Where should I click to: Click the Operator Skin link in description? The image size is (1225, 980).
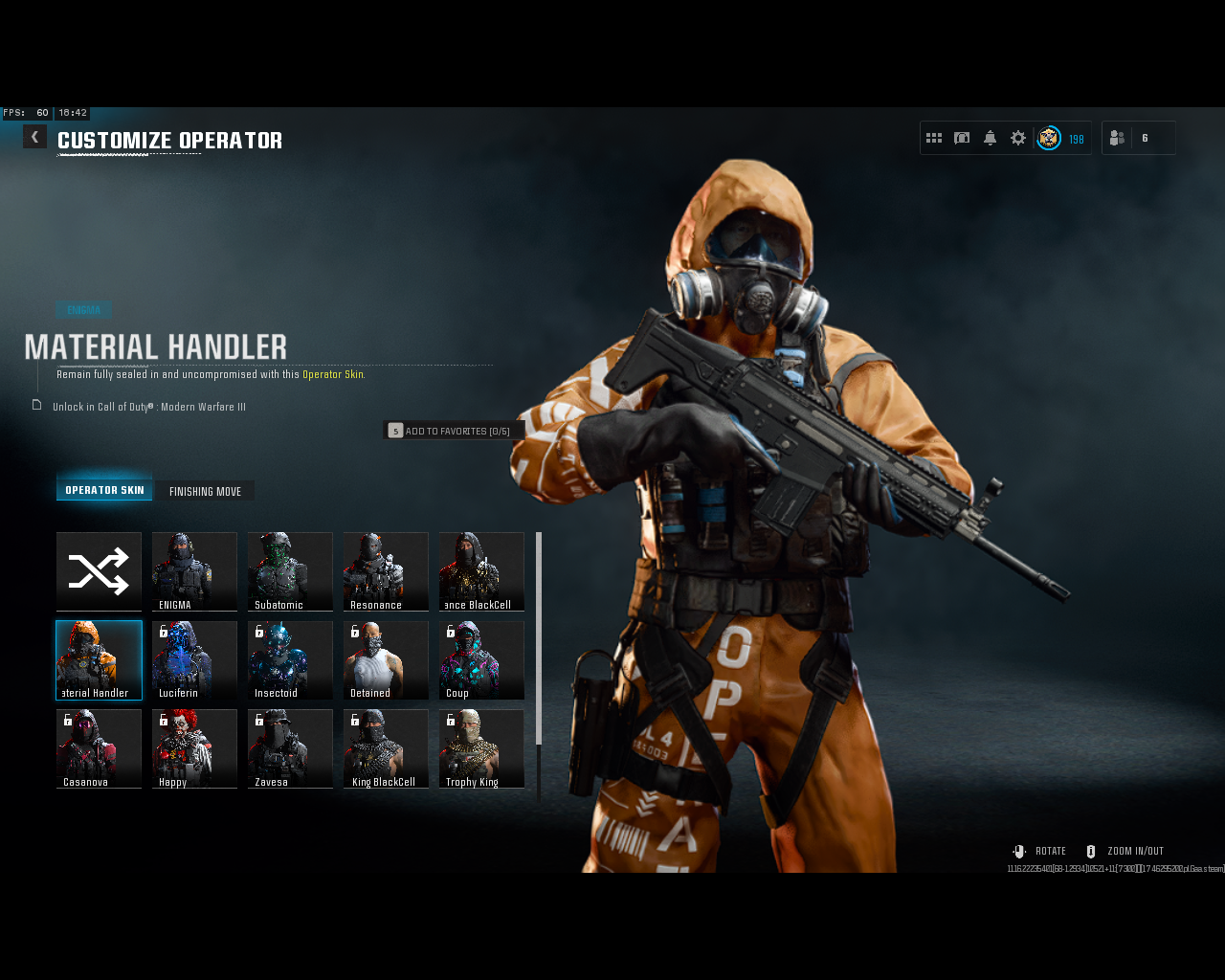tap(333, 374)
